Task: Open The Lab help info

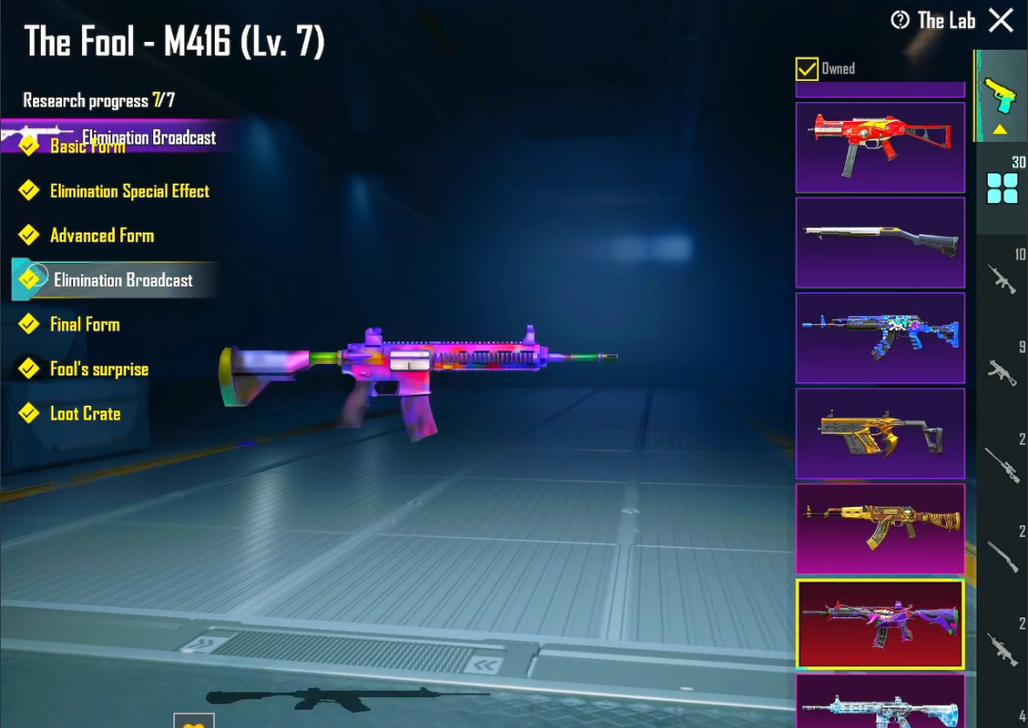Action: (900, 20)
